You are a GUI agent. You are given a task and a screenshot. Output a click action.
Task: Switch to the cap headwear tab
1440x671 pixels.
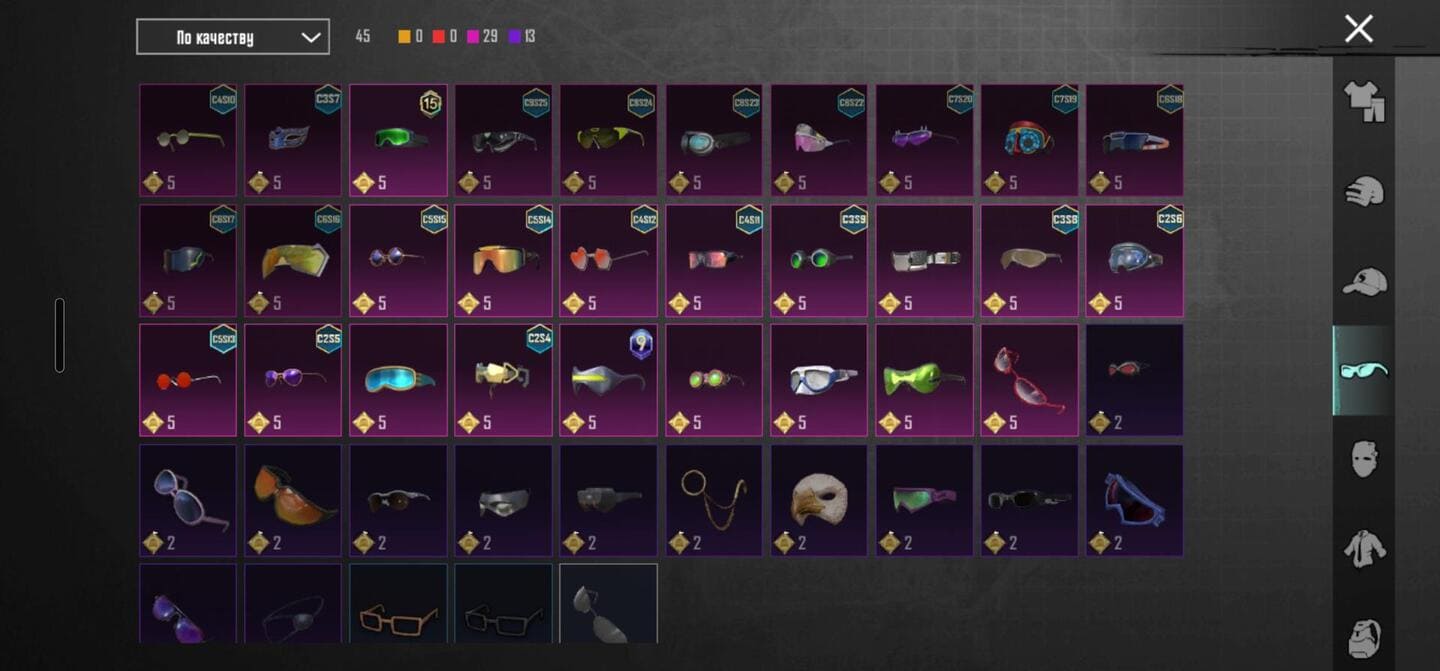[x=1364, y=281]
